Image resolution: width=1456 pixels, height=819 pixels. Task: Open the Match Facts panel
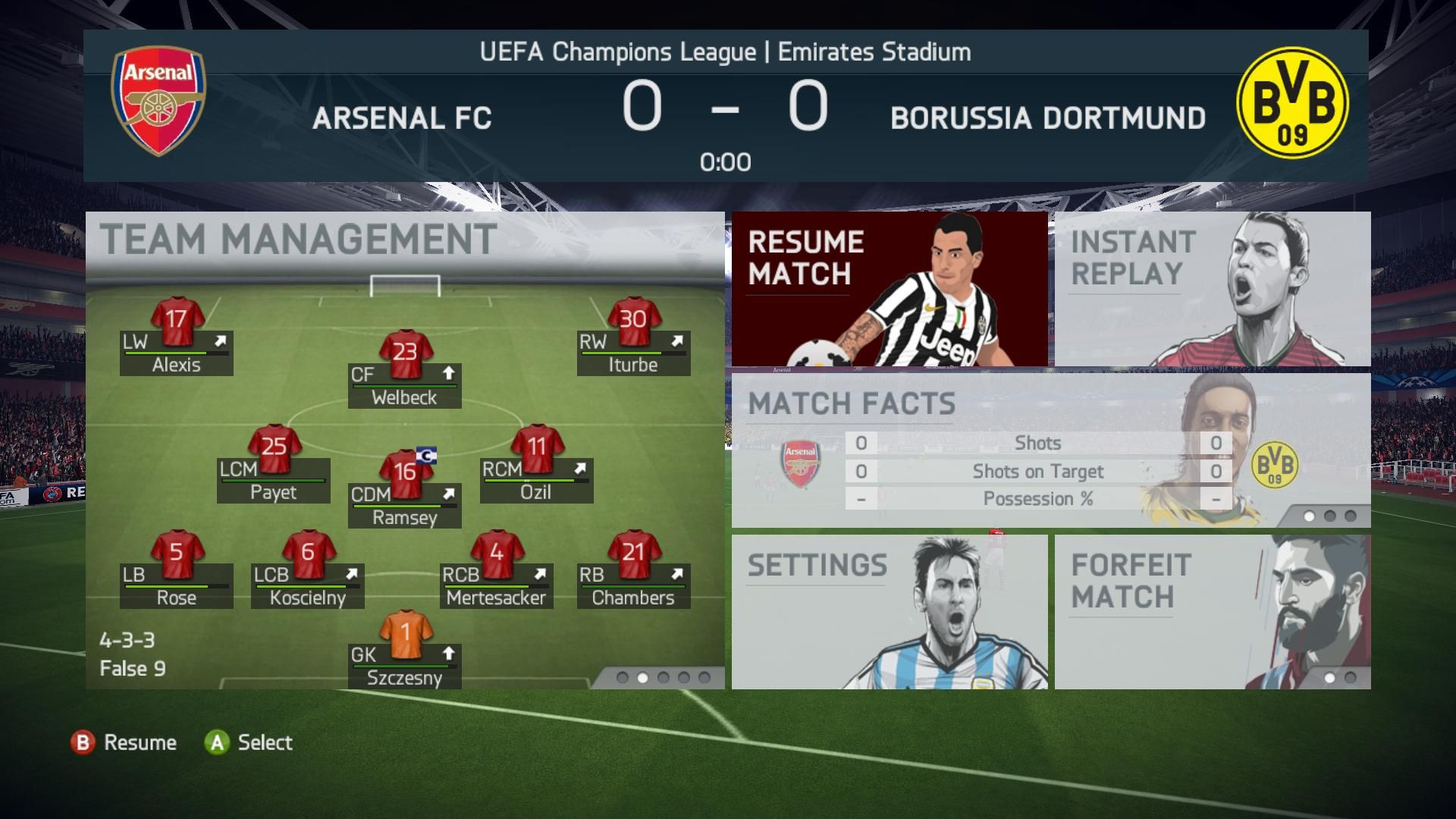pos(1050,450)
